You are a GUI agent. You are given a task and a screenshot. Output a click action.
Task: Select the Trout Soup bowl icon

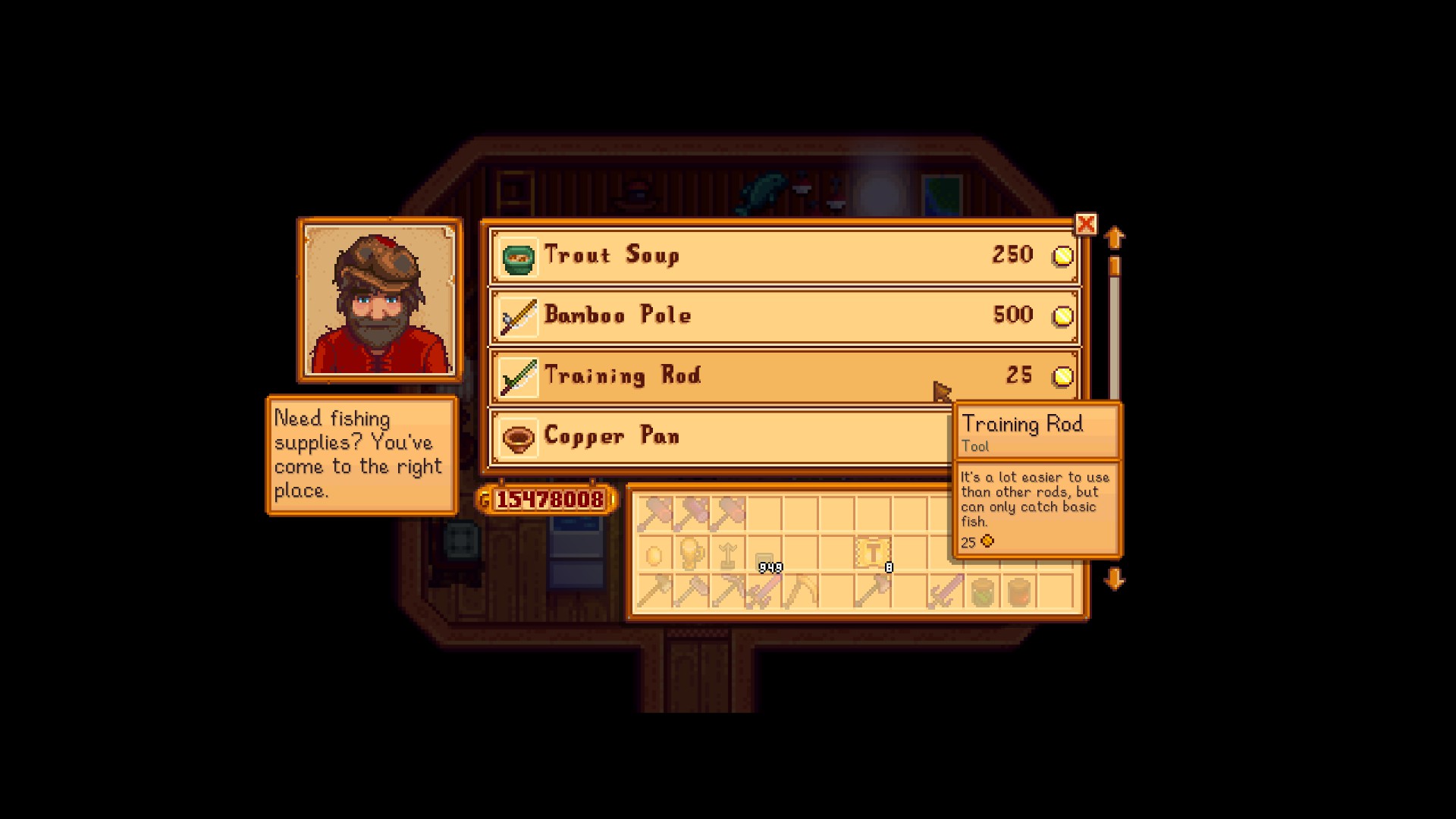point(519,256)
